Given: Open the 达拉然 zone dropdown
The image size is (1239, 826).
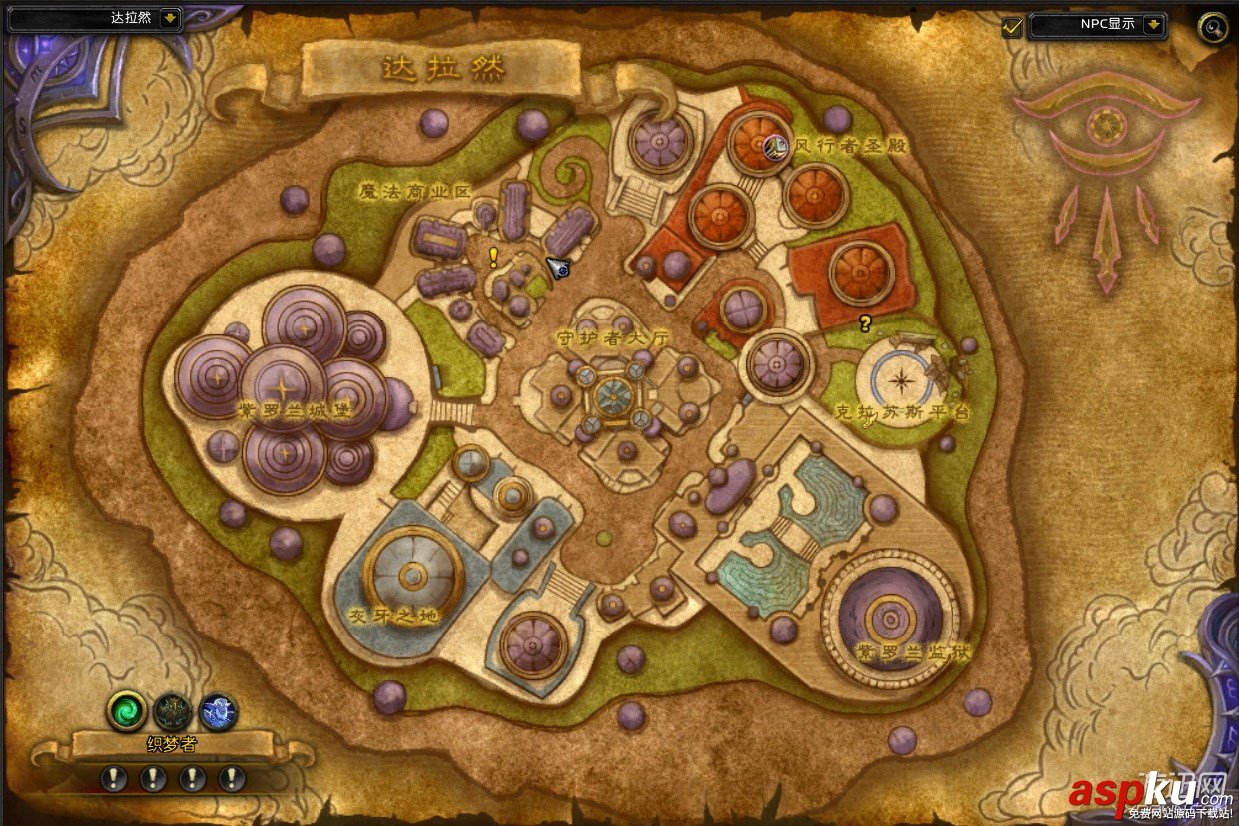Looking at the screenshot, I should tap(169, 17).
